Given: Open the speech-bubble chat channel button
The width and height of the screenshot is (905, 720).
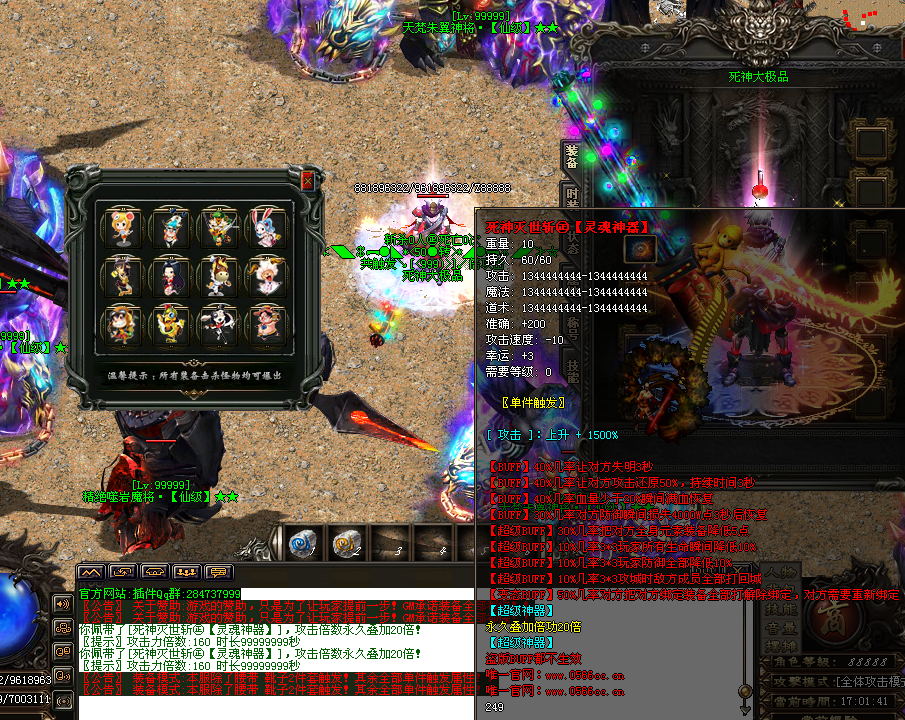Looking at the screenshot, I should (219, 571).
